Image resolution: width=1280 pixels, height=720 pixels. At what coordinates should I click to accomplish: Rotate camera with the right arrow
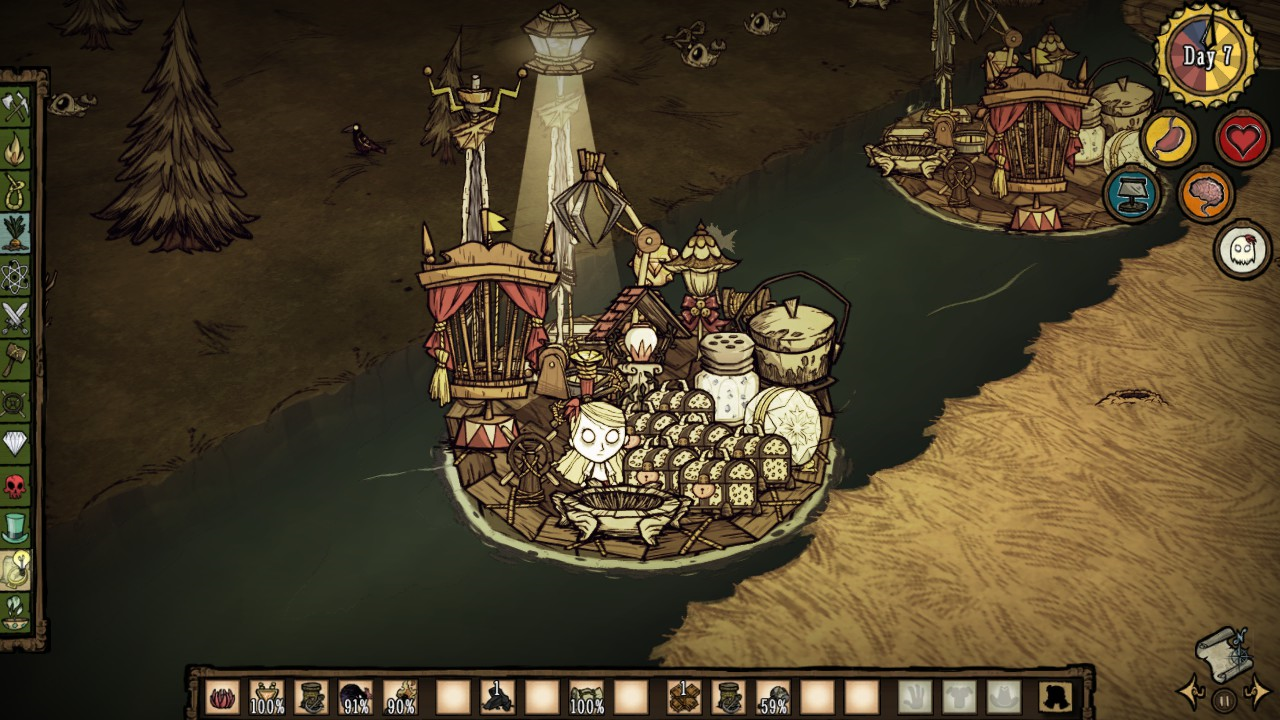(1257, 692)
